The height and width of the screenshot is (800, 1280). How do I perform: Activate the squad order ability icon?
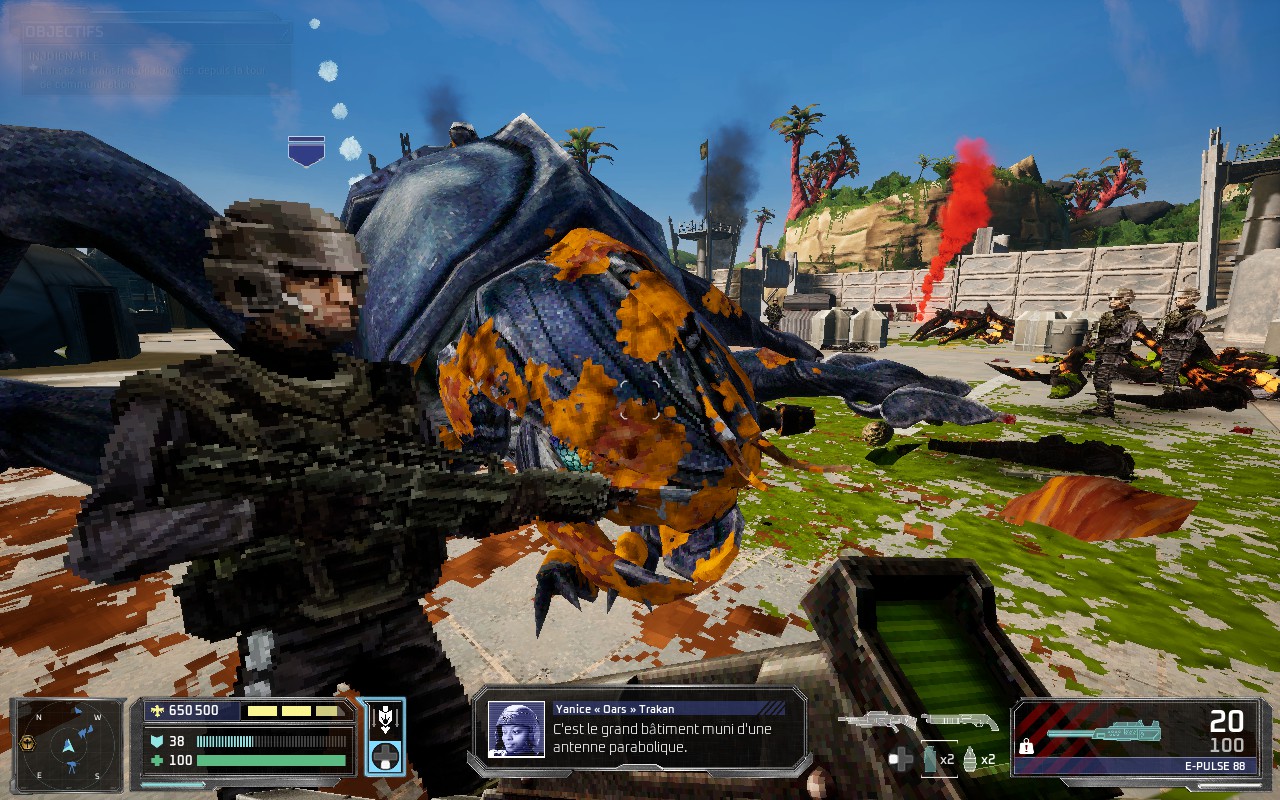[385, 720]
